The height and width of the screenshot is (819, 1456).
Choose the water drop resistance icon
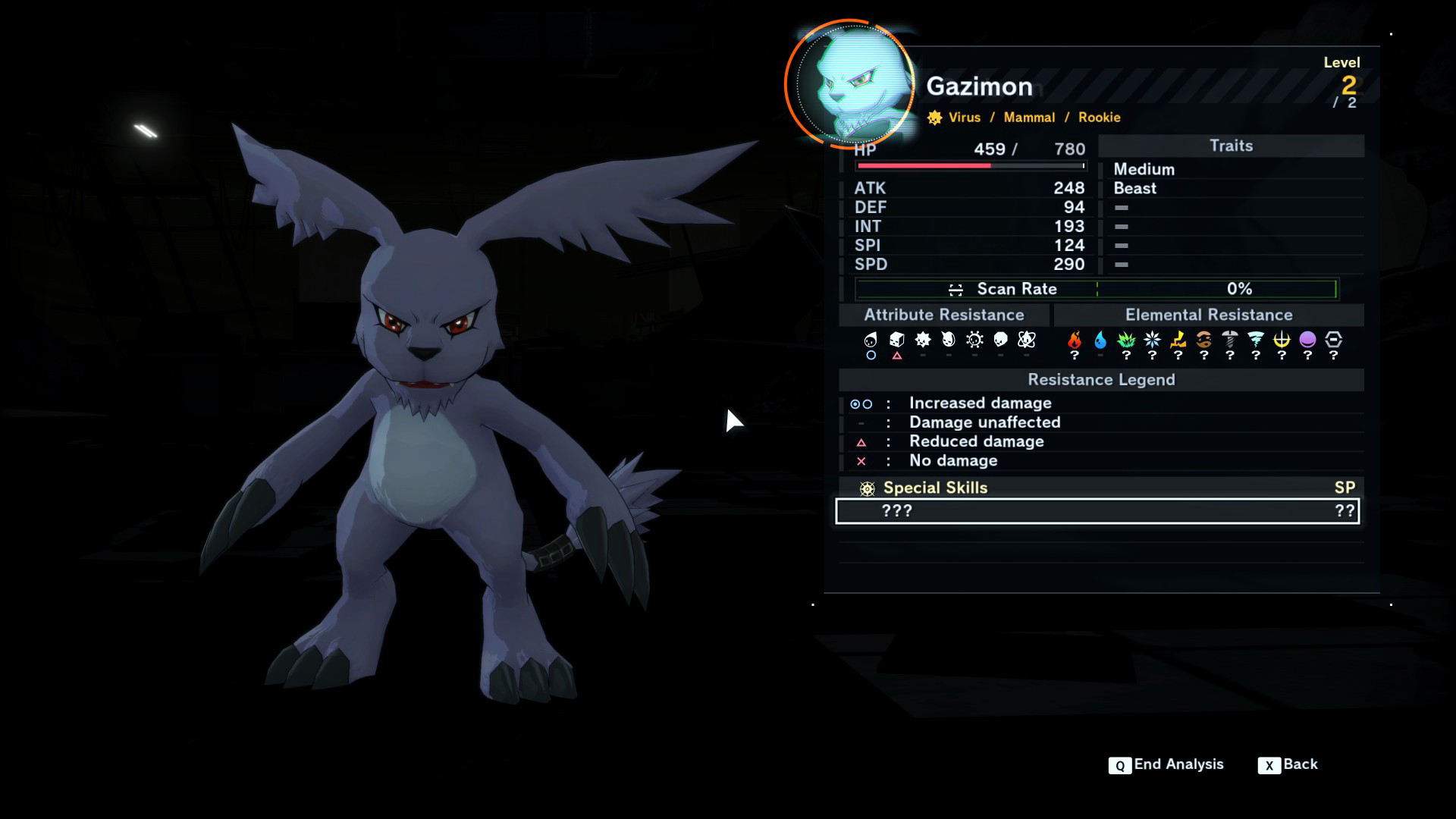tap(1100, 340)
